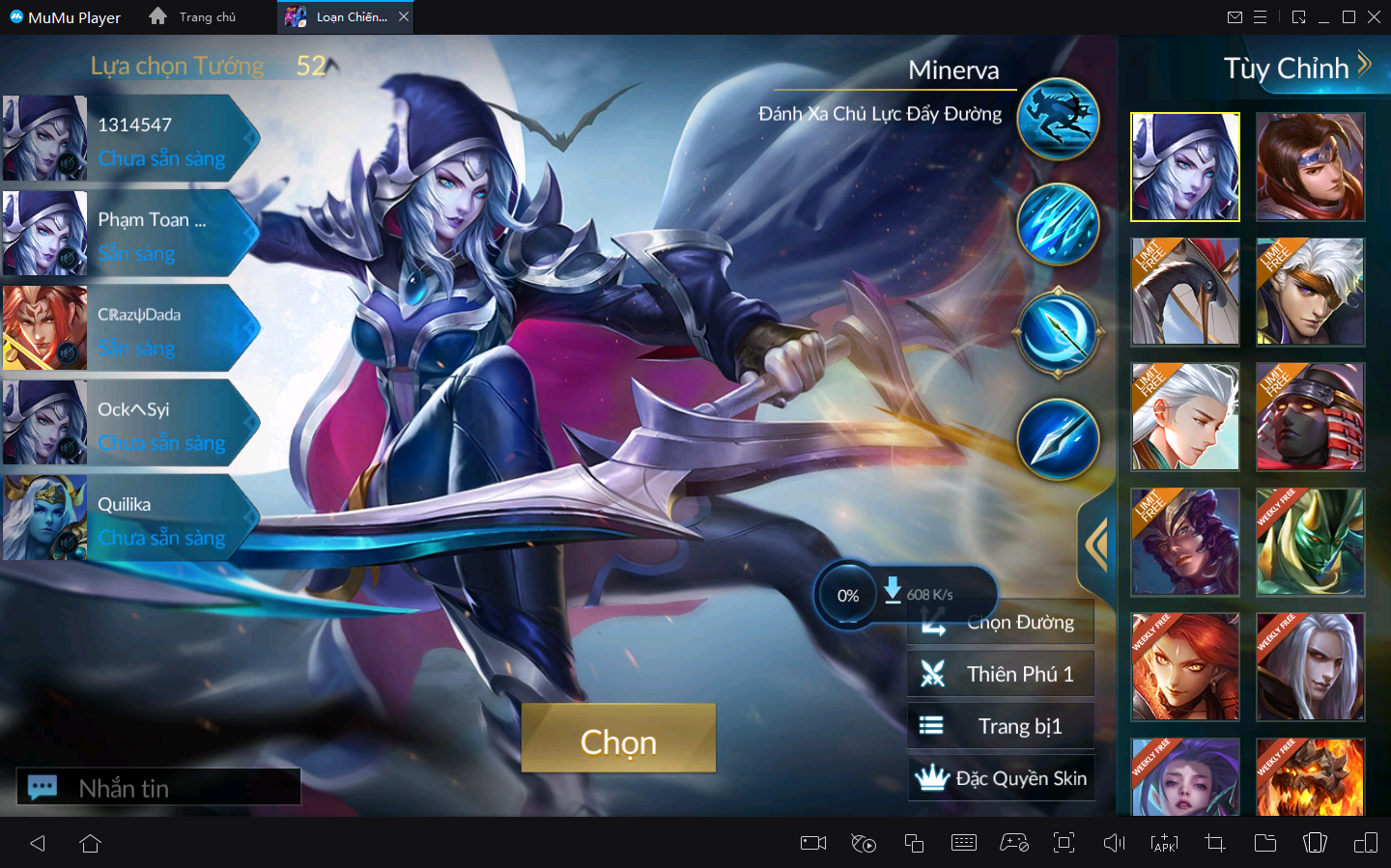Image resolution: width=1391 pixels, height=868 pixels.
Task: Choose the brown-haired headband hero thumbnail
Action: coord(1310,166)
